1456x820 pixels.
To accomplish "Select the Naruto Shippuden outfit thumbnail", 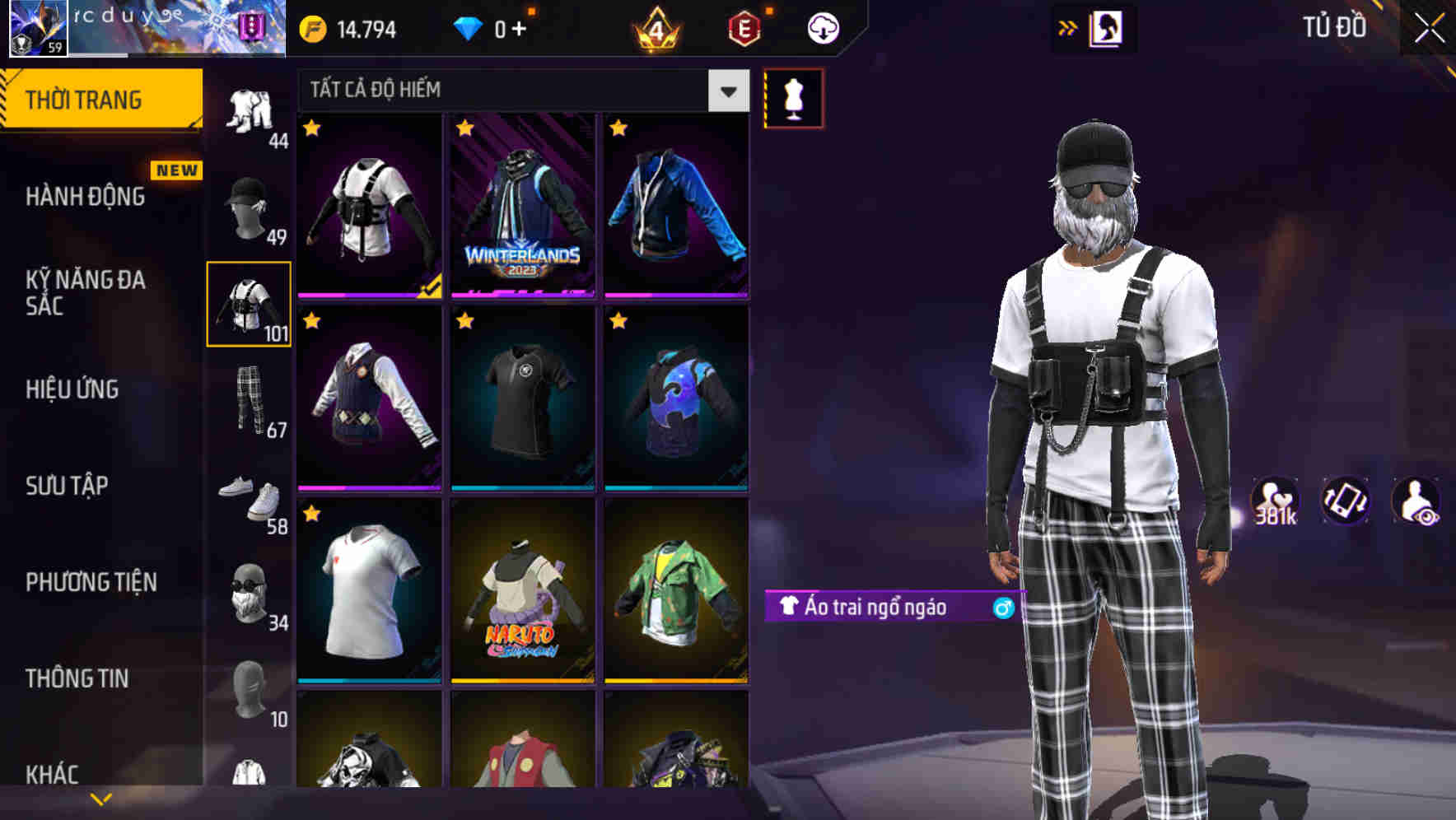I will (x=522, y=599).
